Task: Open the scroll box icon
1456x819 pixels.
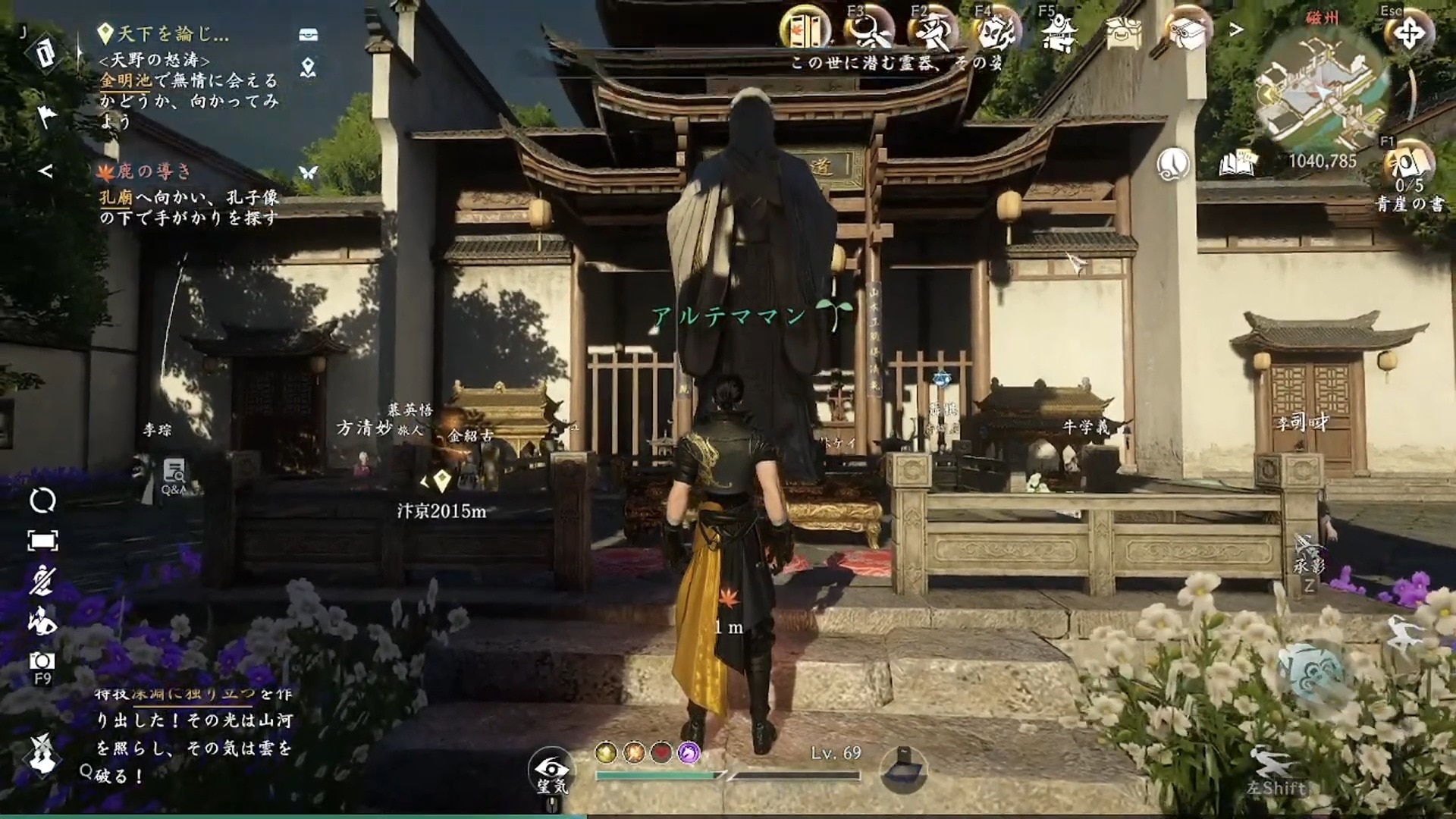Action: tap(1187, 32)
